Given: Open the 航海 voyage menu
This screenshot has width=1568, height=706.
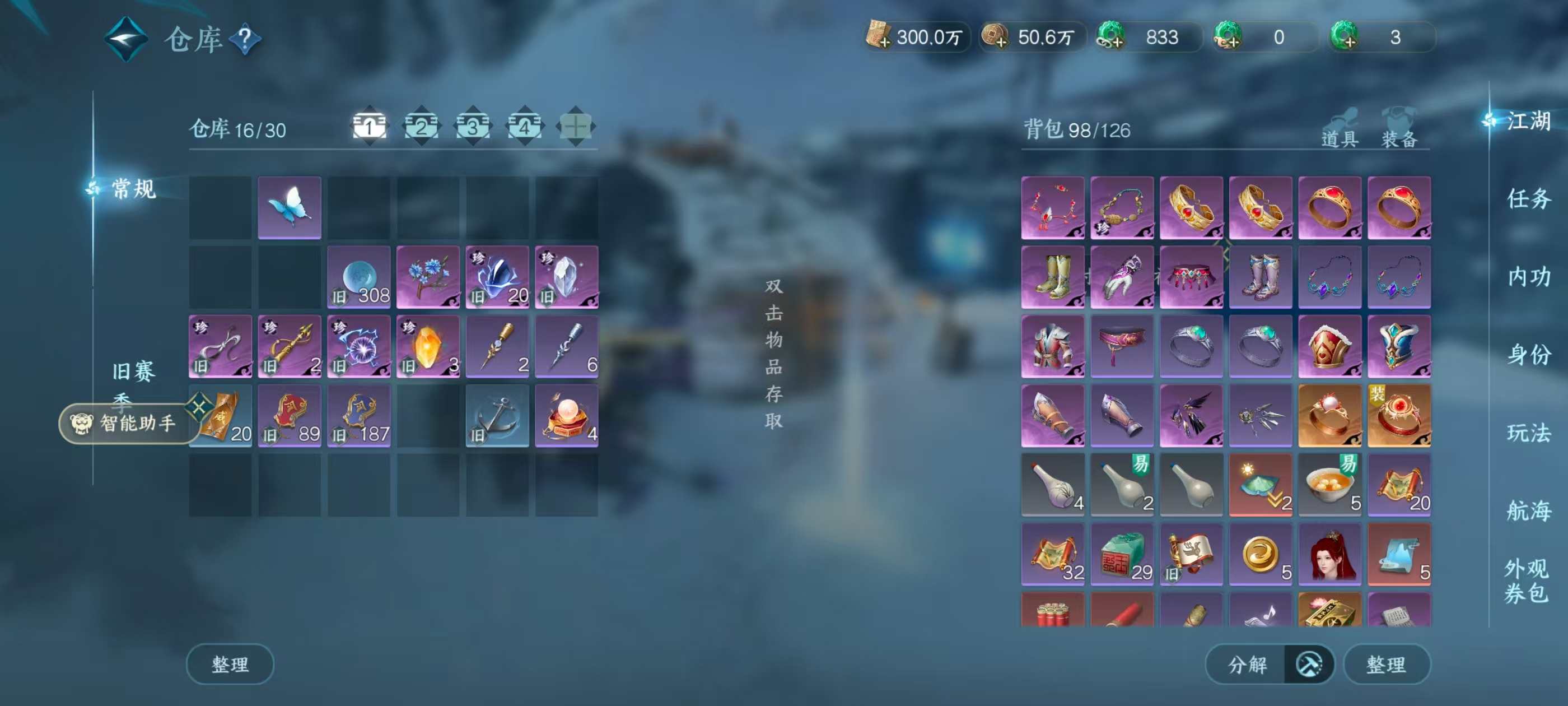Looking at the screenshot, I should pyautogui.click(x=1528, y=510).
